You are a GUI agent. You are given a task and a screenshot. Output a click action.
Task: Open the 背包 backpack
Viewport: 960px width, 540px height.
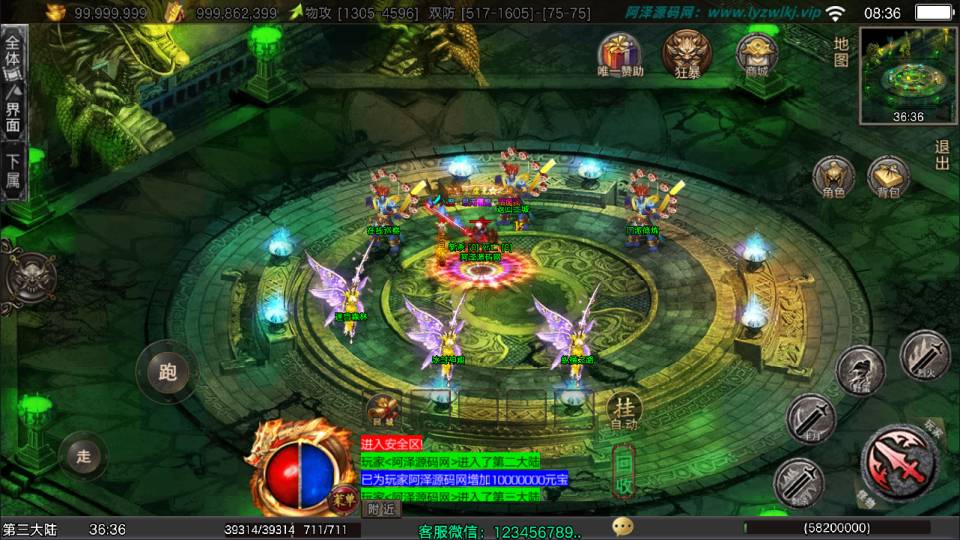(x=887, y=177)
